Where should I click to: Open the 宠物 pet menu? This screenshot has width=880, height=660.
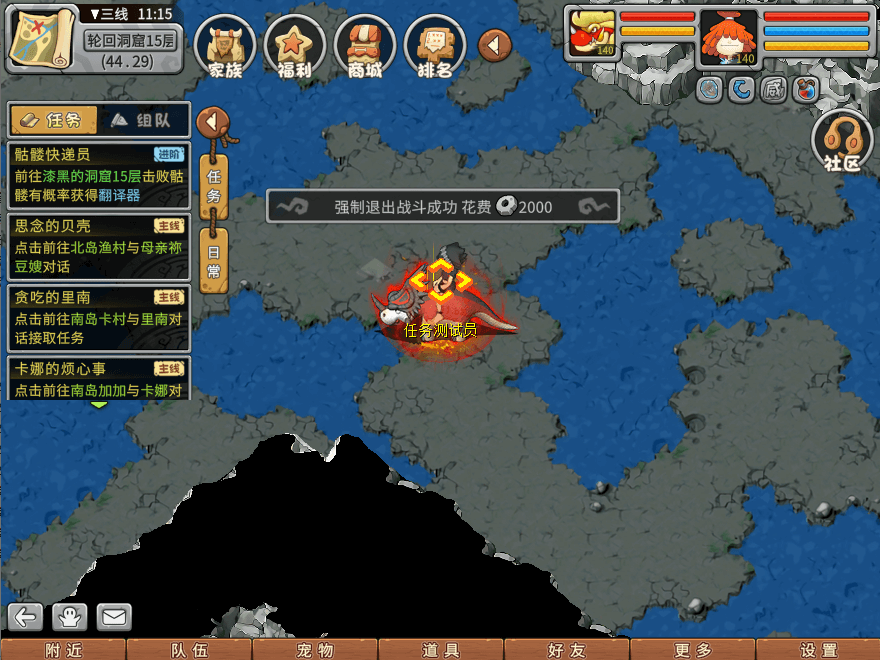pos(315,650)
